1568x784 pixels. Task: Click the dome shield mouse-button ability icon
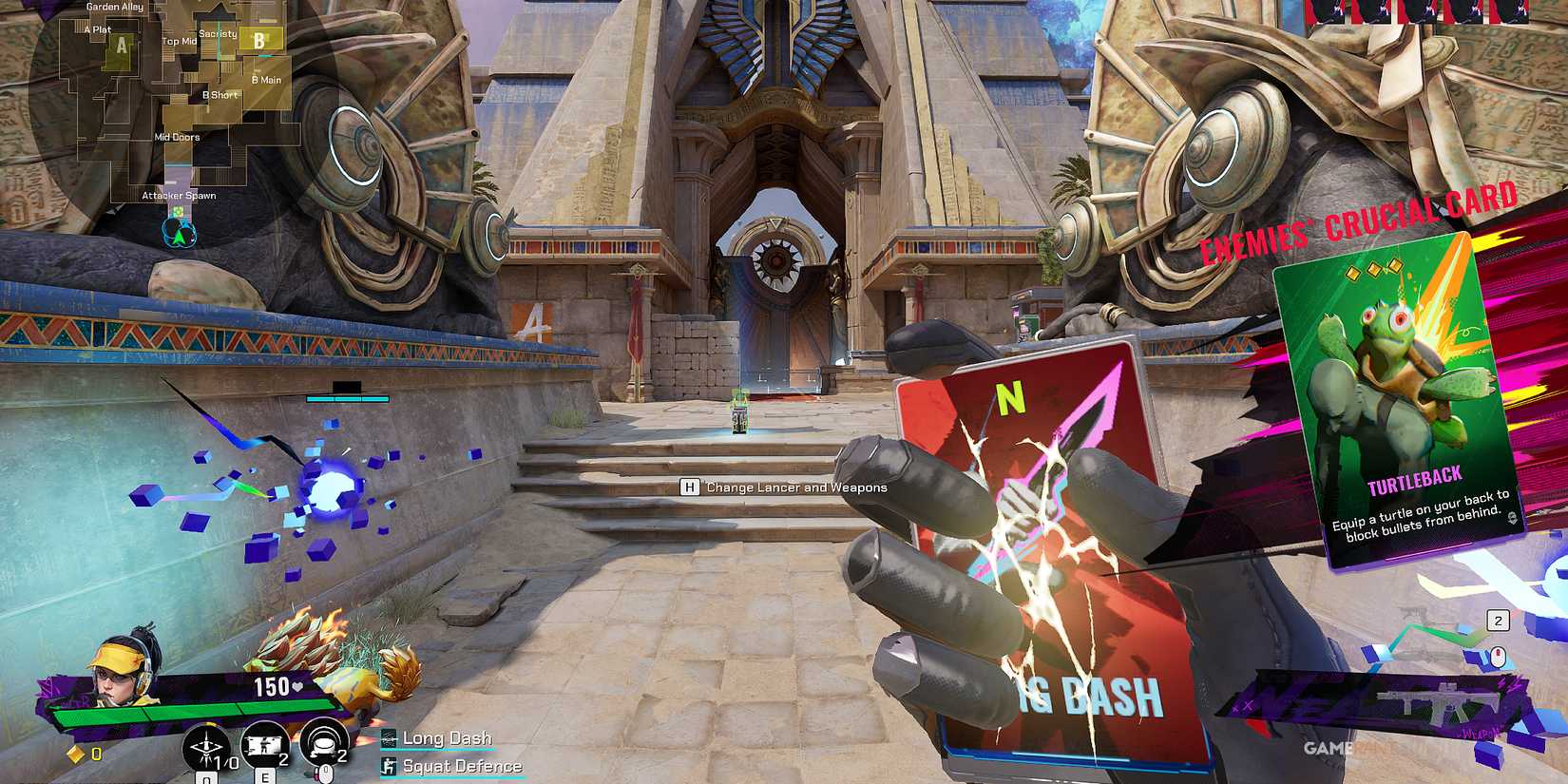[324, 743]
